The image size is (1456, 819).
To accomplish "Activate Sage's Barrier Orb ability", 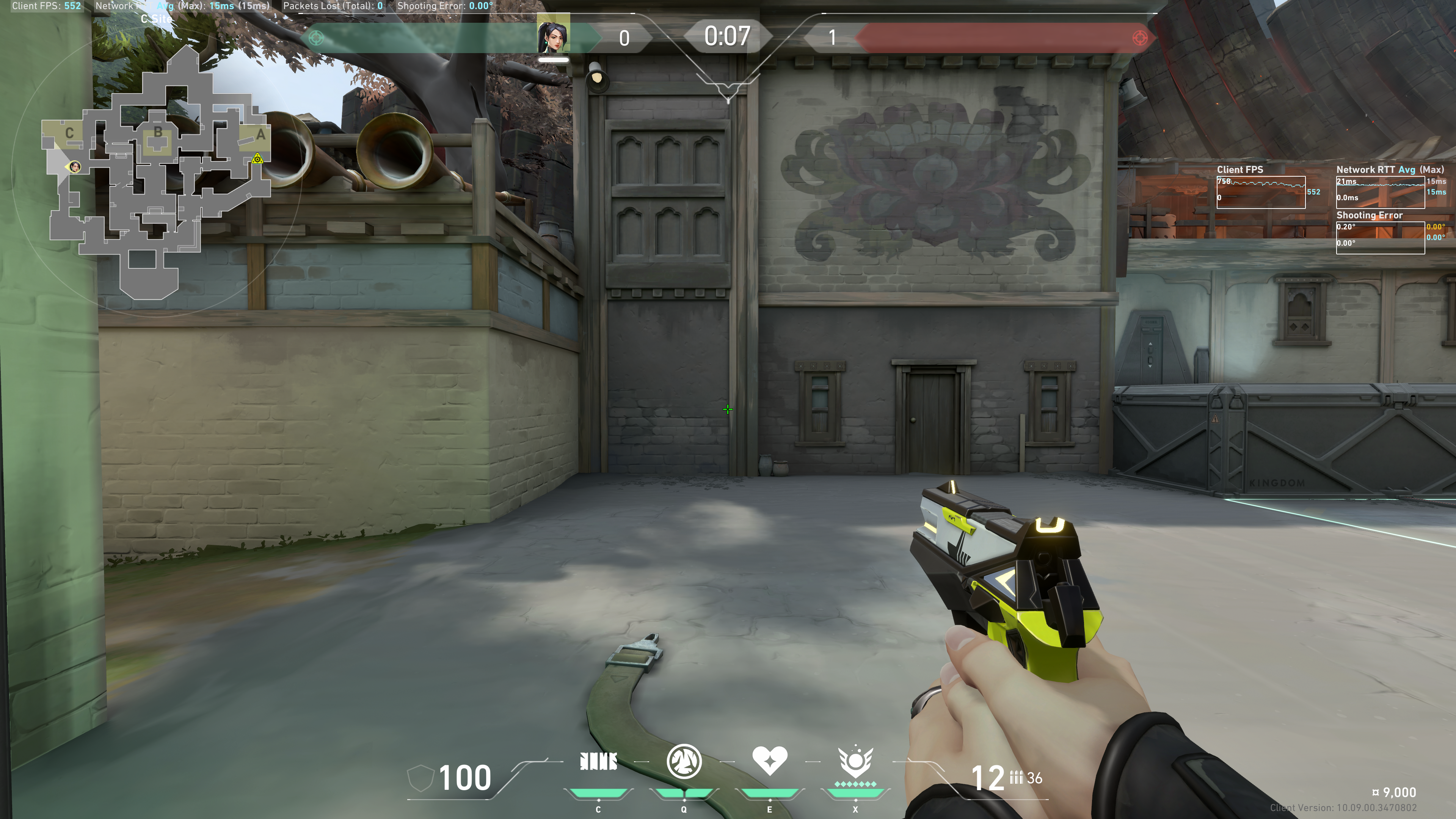I will pyautogui.click(x=598, y=762).
